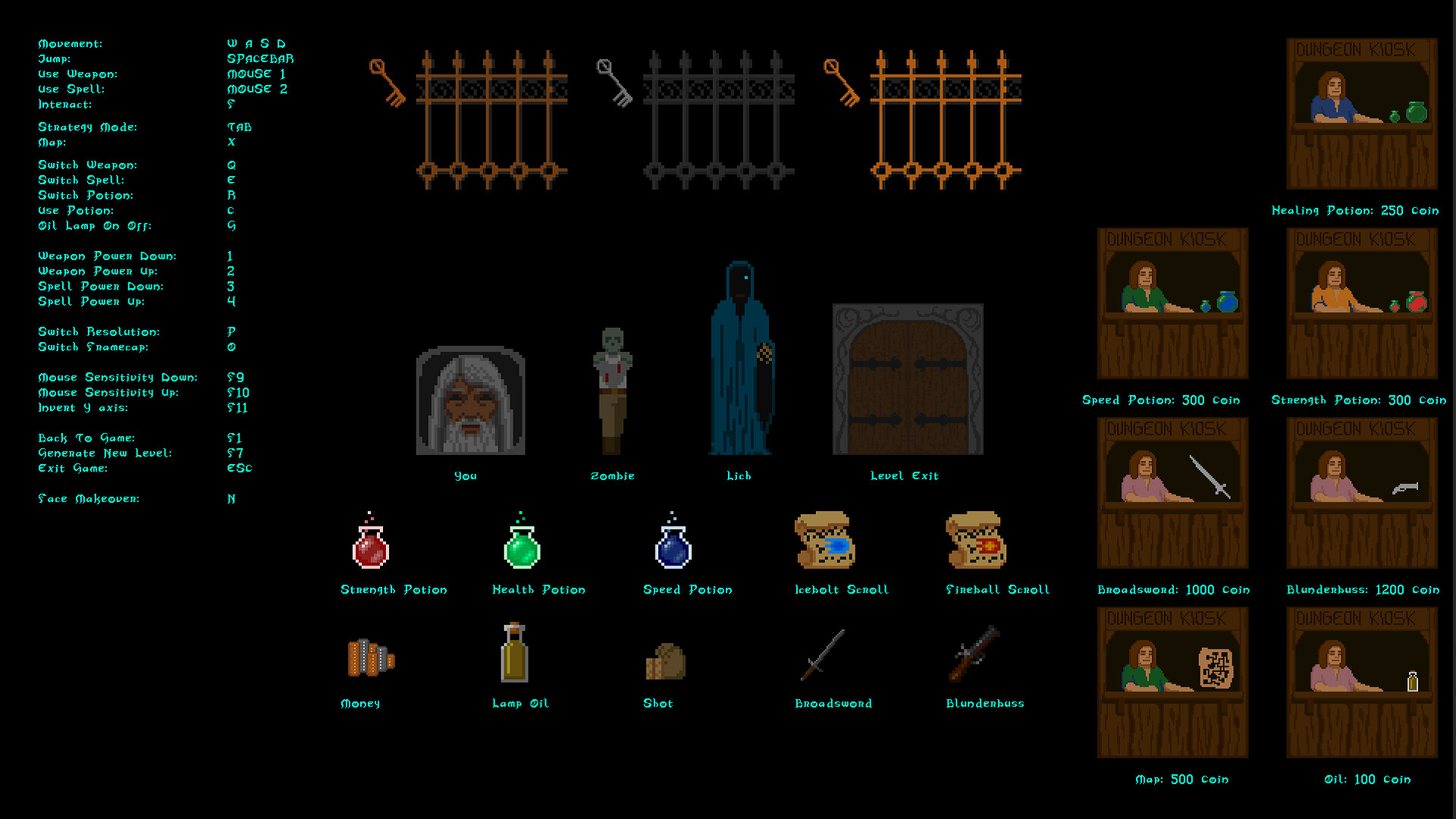This screenshot has width=1456, height=819.
Task: Select the Icebolt Scroll
Action: pyautogui.click(x=825, y=542)
